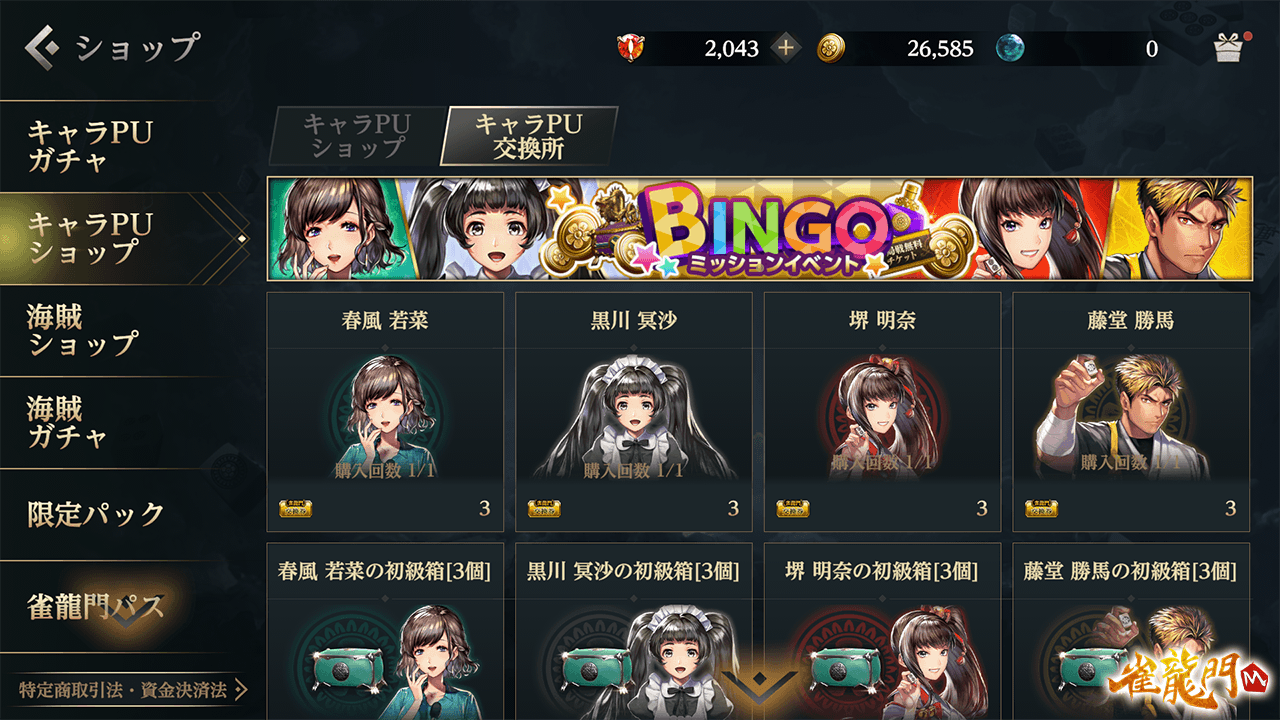Choose 藤堂 勝馬の初級箱[3個] item
1280x720 pixels.
1131,630
